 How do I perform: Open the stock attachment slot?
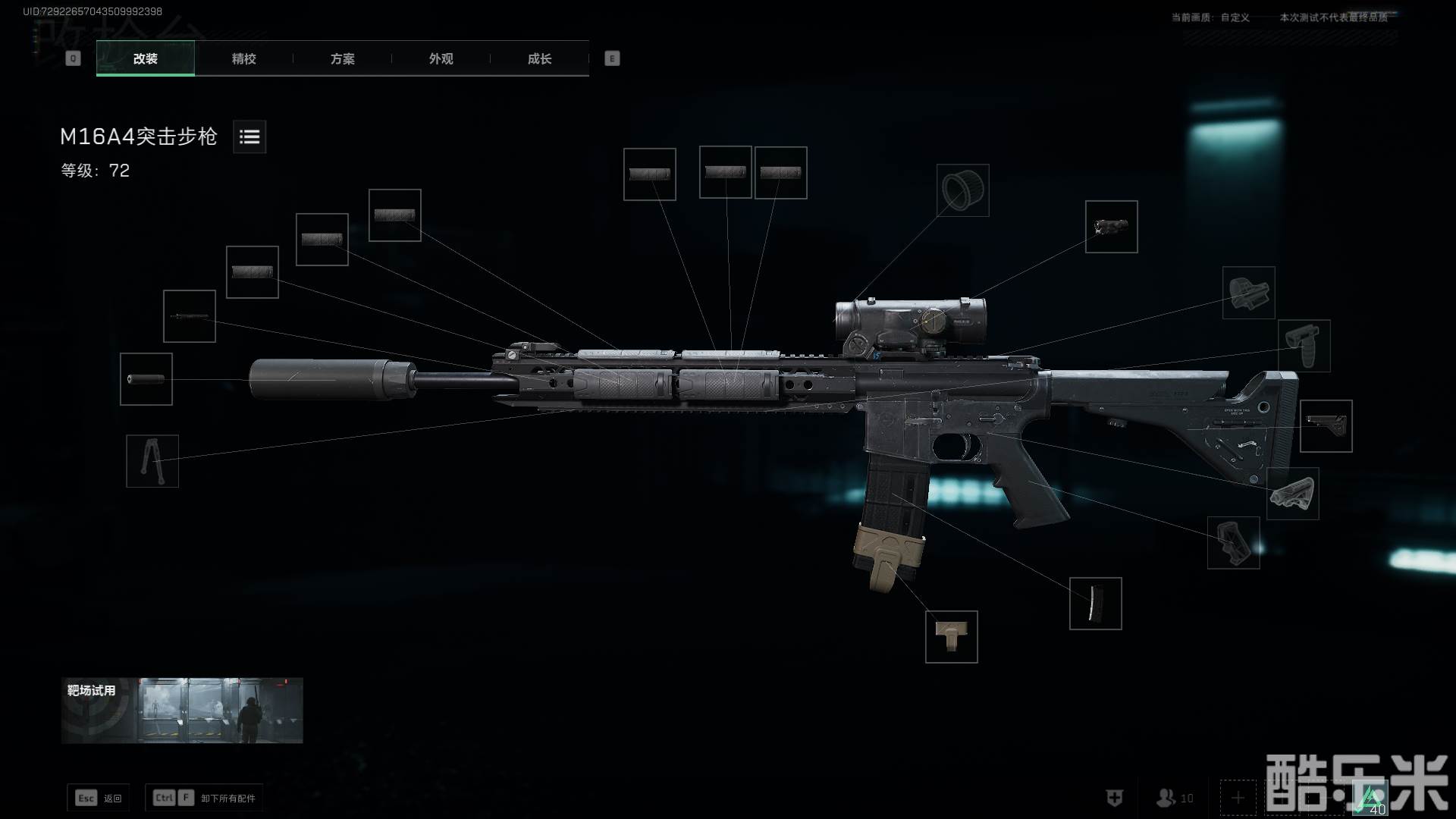pyautogui.click(x=1326, y=426)
